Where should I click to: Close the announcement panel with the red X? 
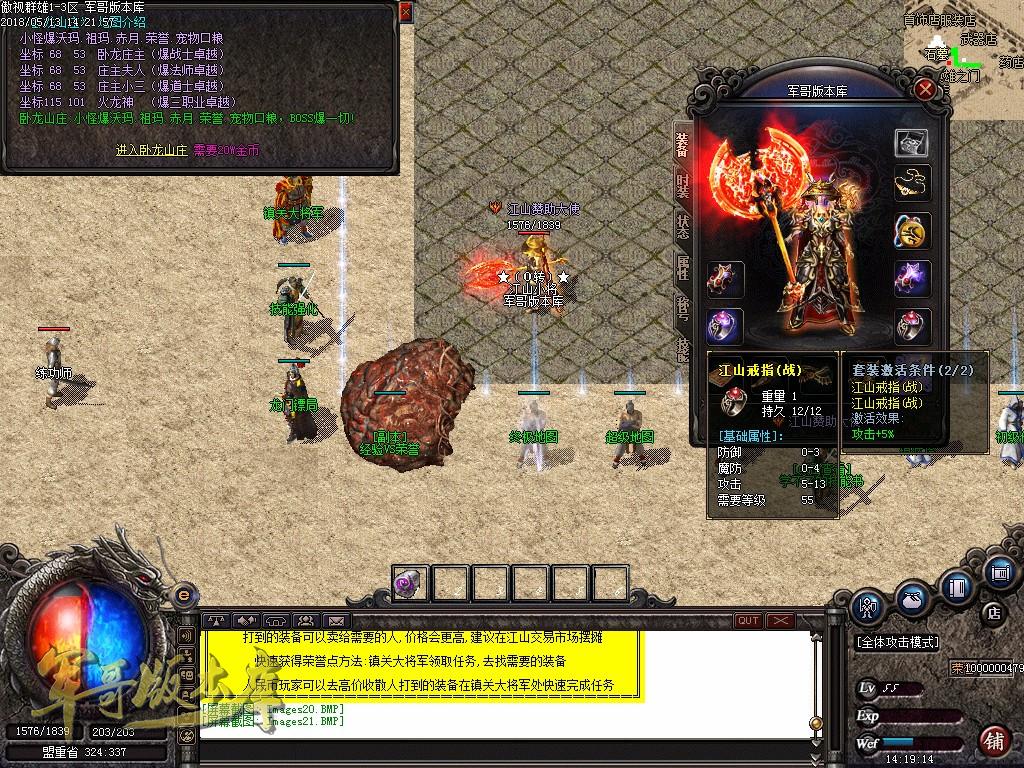tap(405, 12)
